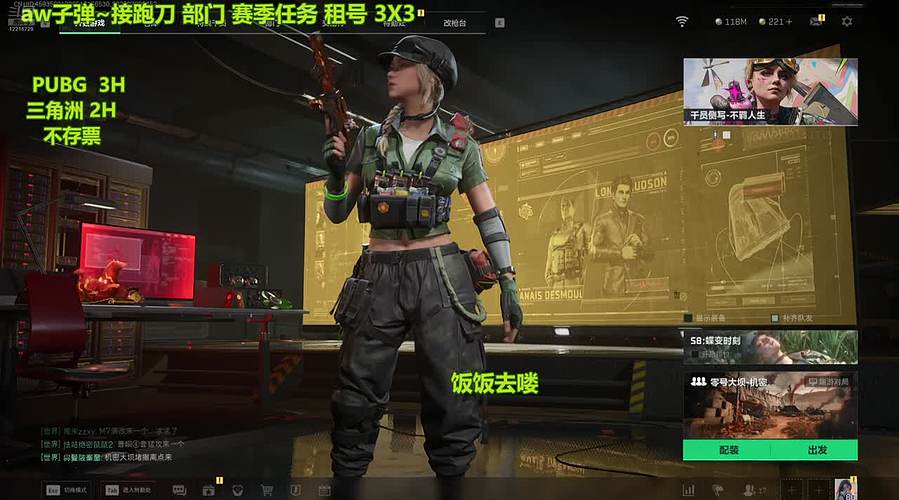Switch to the 改枪台 gunsmith tab
Screen dimensions: 899x500
click(x=455, y=21)
